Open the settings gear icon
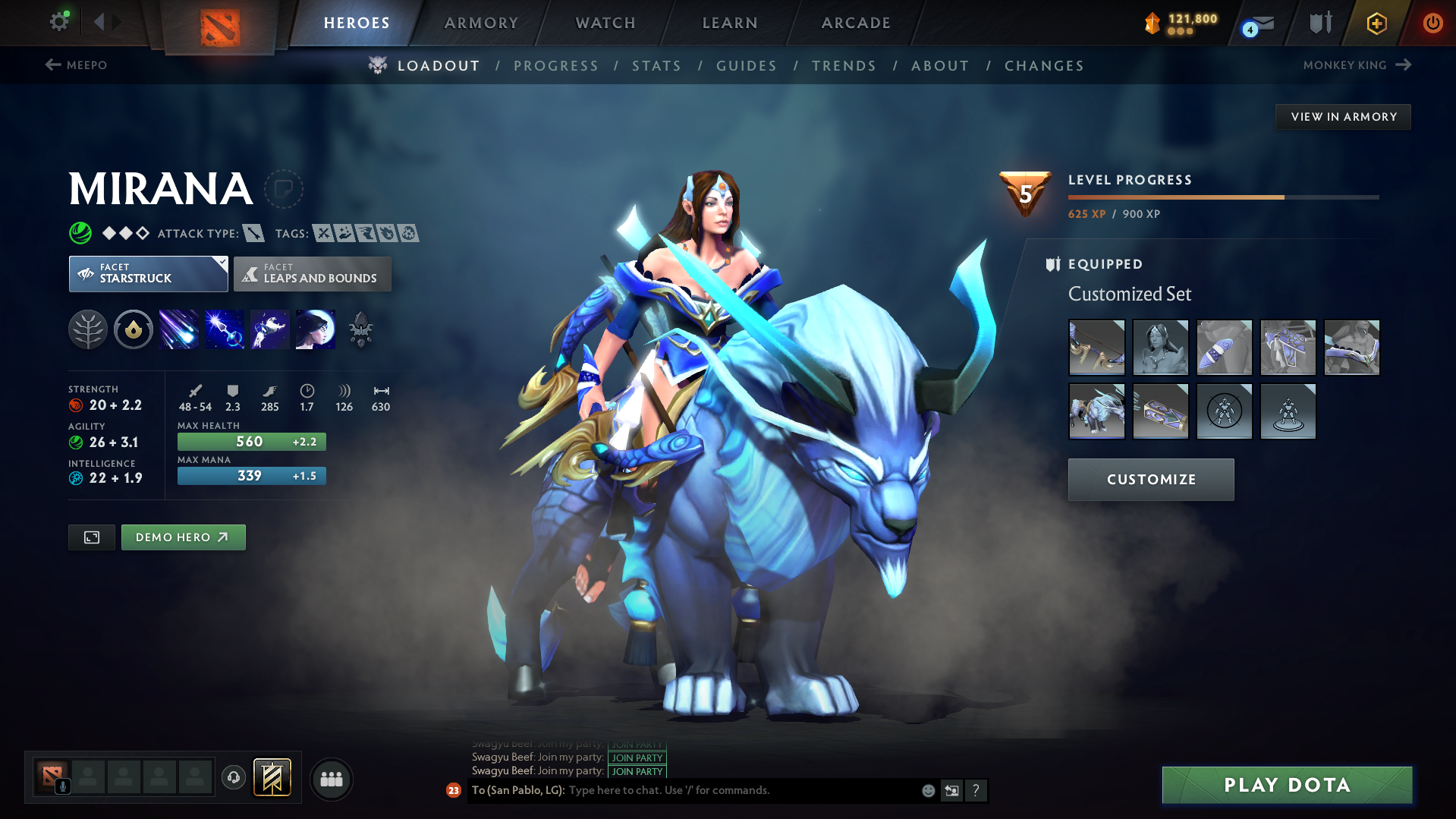 tap(58, 22)
